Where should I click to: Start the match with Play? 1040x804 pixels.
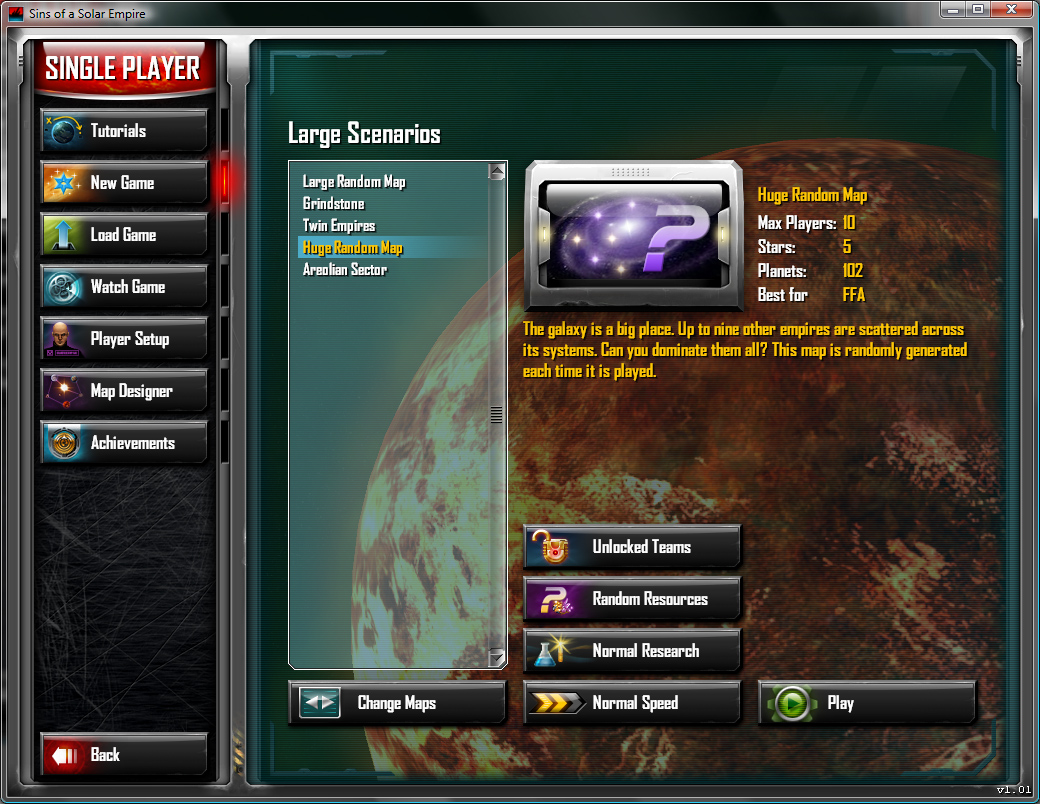click(x=867, y=703)
